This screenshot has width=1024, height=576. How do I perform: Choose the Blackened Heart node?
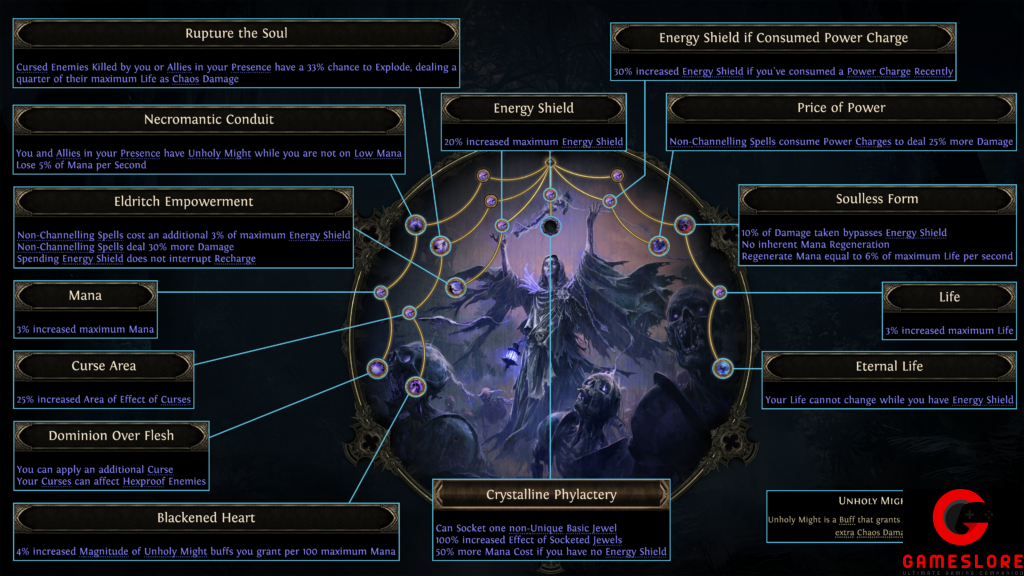point(416,386)
